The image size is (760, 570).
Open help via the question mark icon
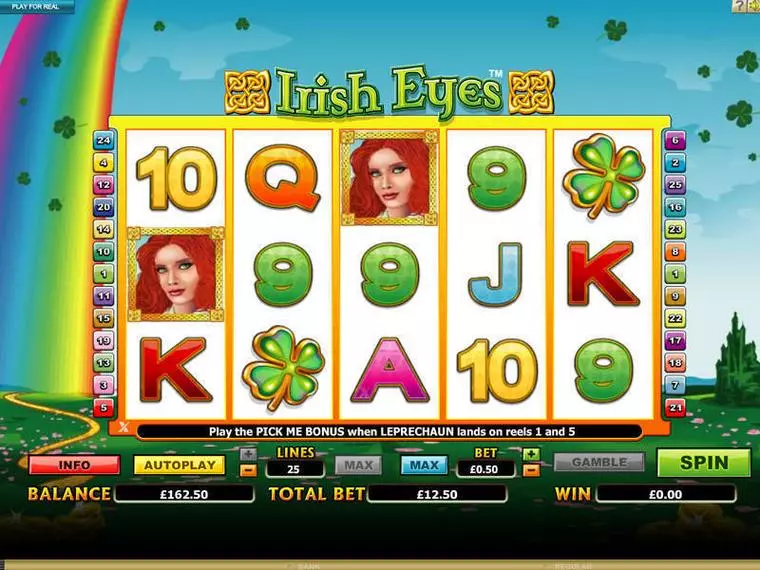[739, 6]
